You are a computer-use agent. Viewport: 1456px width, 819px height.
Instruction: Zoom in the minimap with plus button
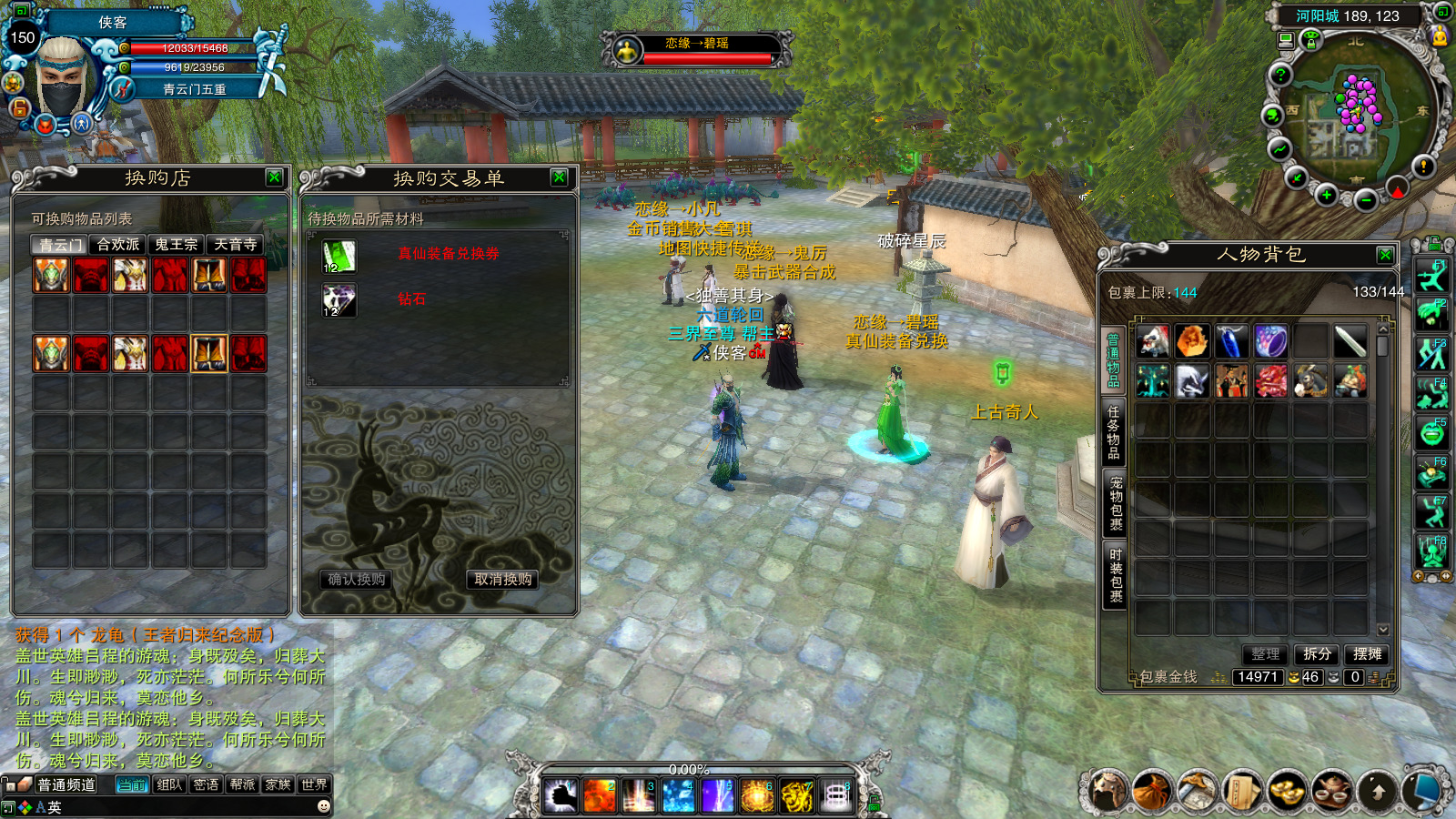(1327, 196)
